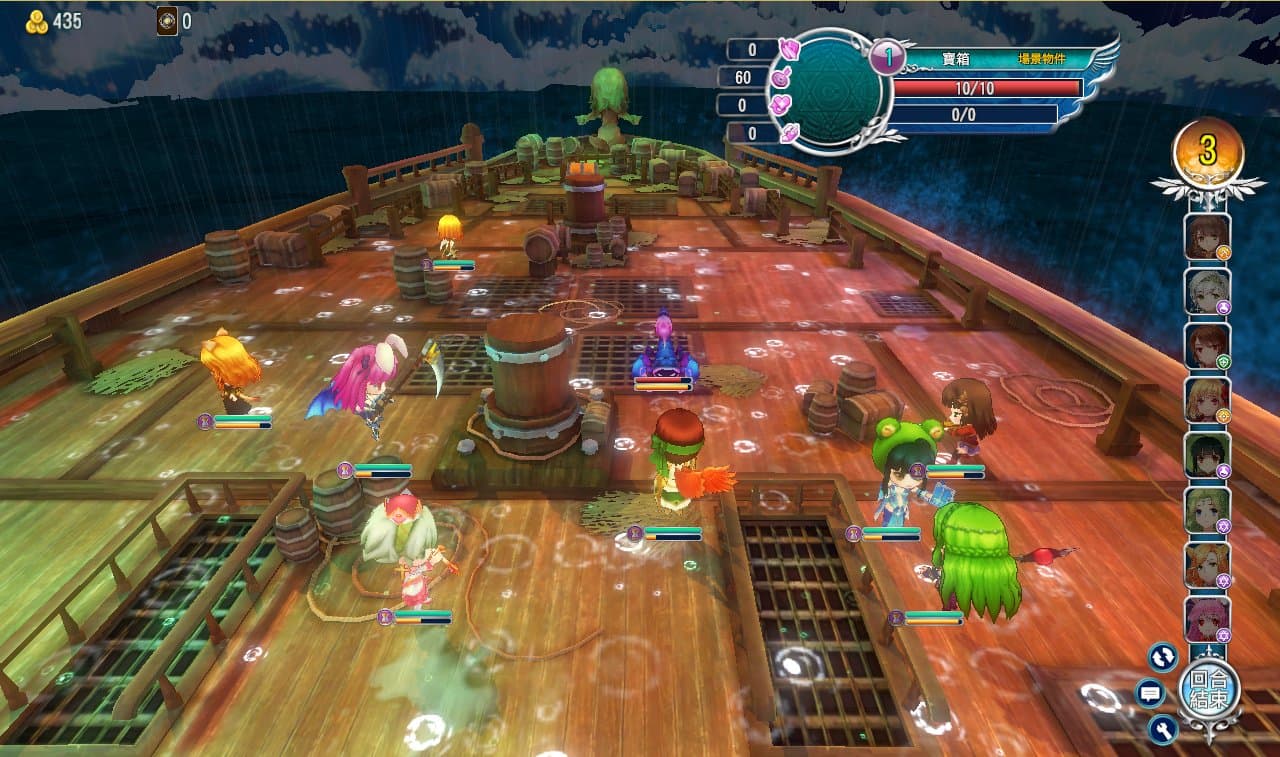The height and width of the screenshot is (757, 1280).
Task: Click the circular arrows swap icon
Action: (x=1162, y=656)
